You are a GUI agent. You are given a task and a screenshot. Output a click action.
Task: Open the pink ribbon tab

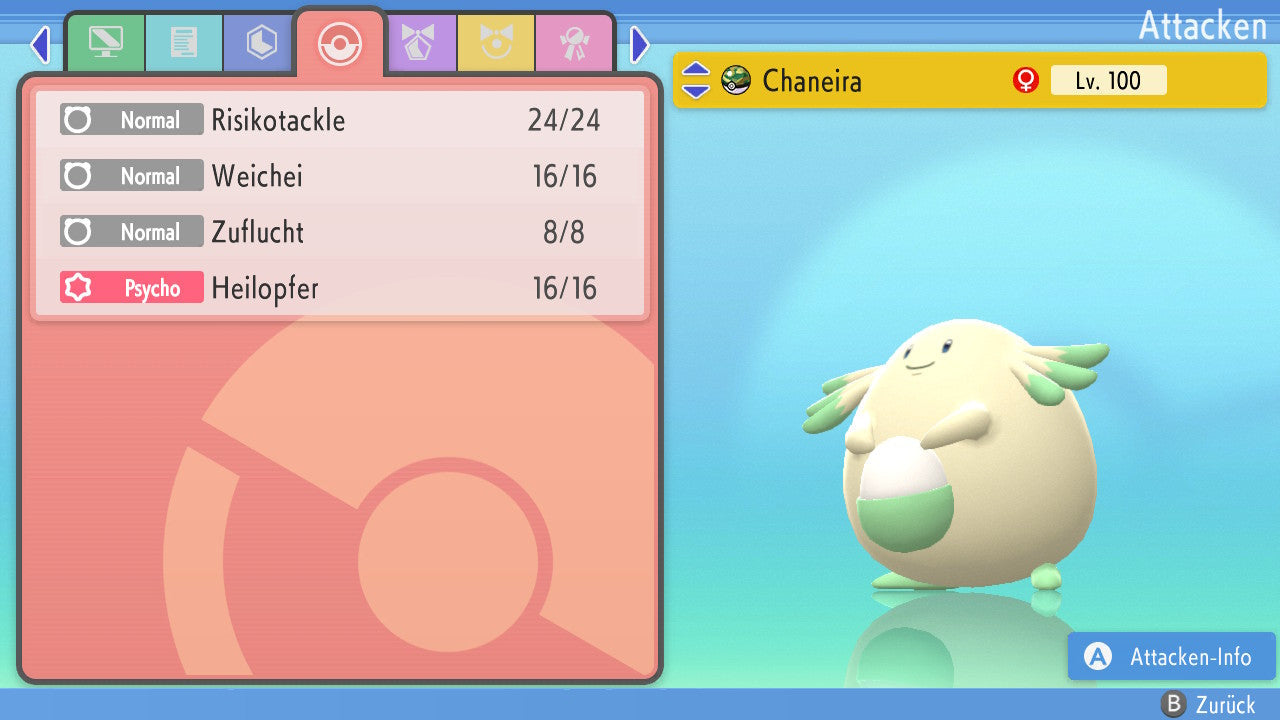pos(574,43)
